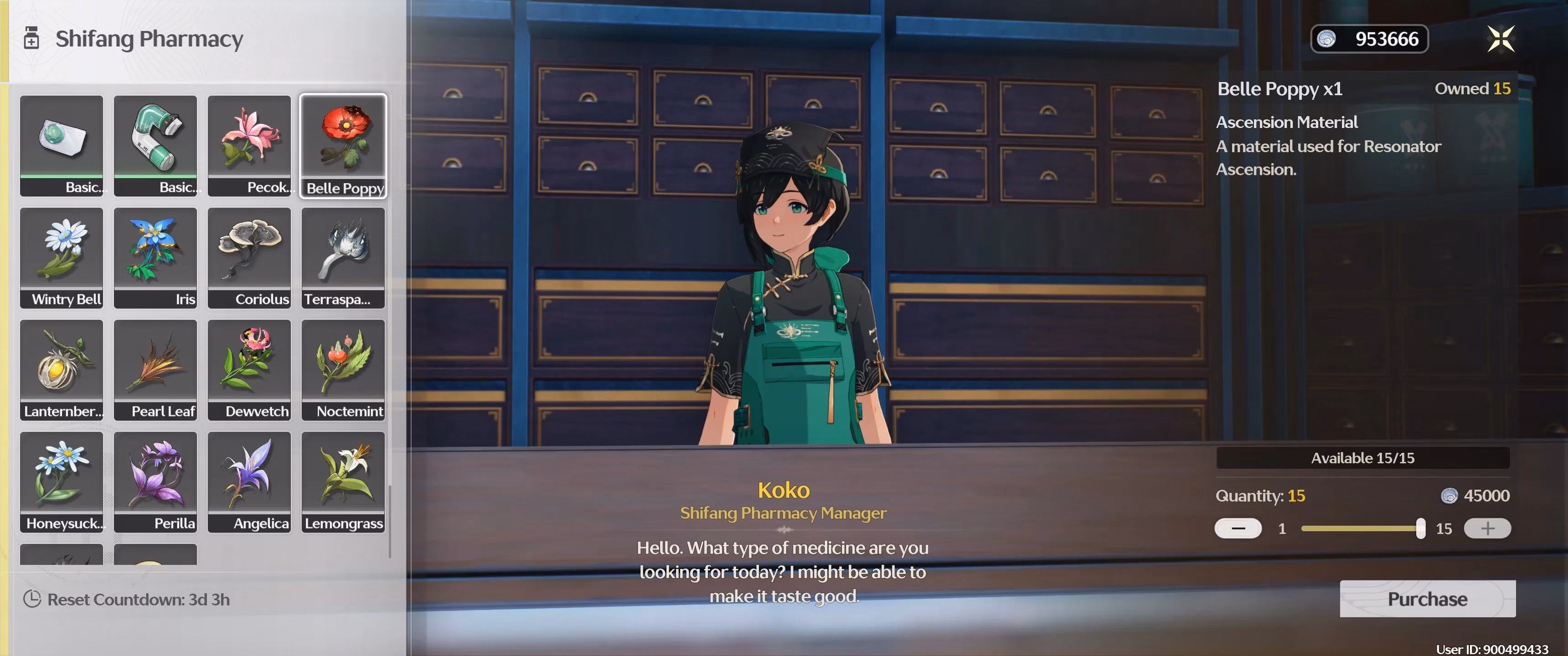Close the Shifang Pharmacy shop
Image resolution: width=1568 pixels, height=656 pixels.
tap(1501, 39)
